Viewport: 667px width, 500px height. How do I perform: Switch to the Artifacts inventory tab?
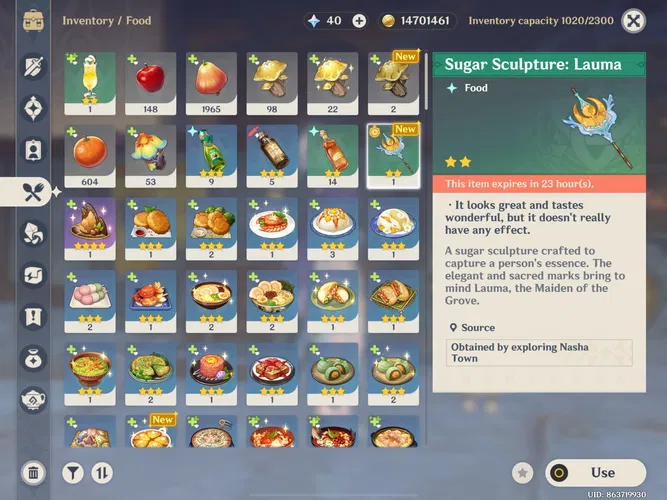(33, 107)
